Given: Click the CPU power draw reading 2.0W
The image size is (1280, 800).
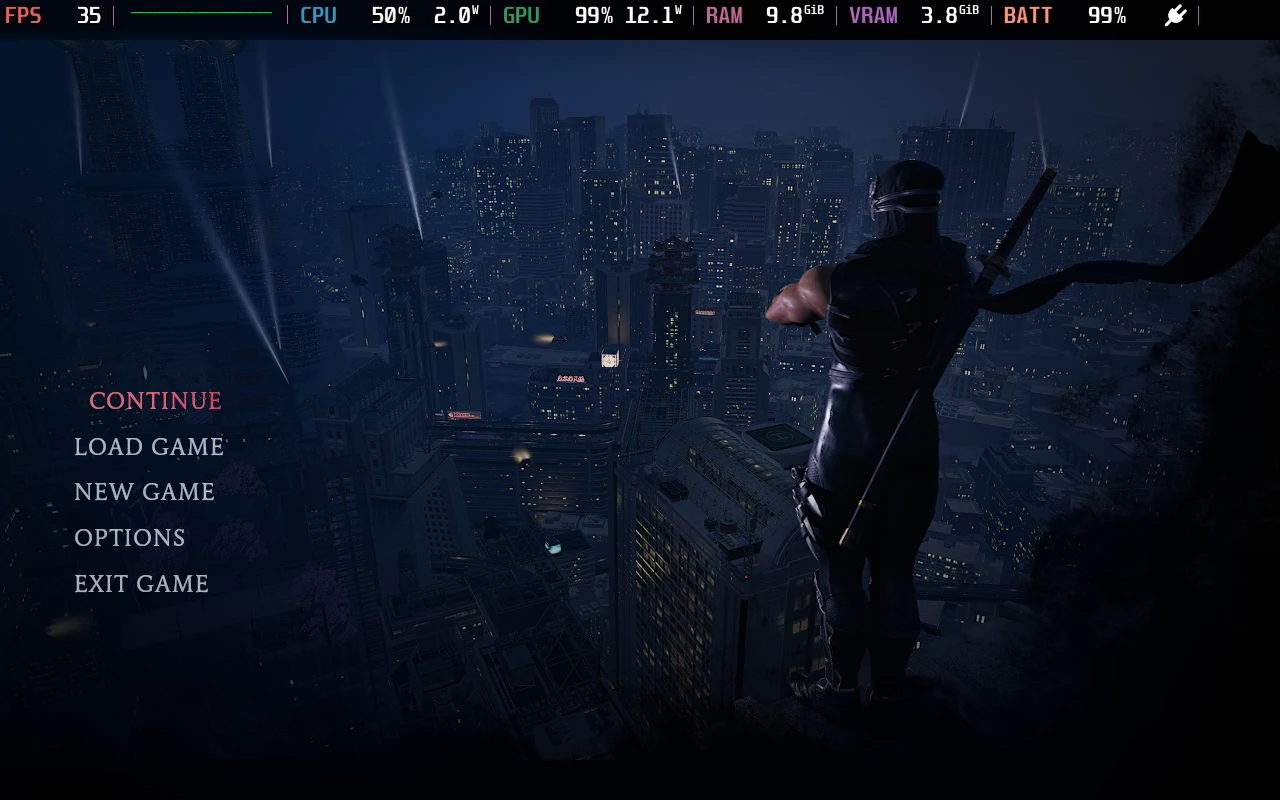Looking at the screenshot, I should [x=455, y=15].
